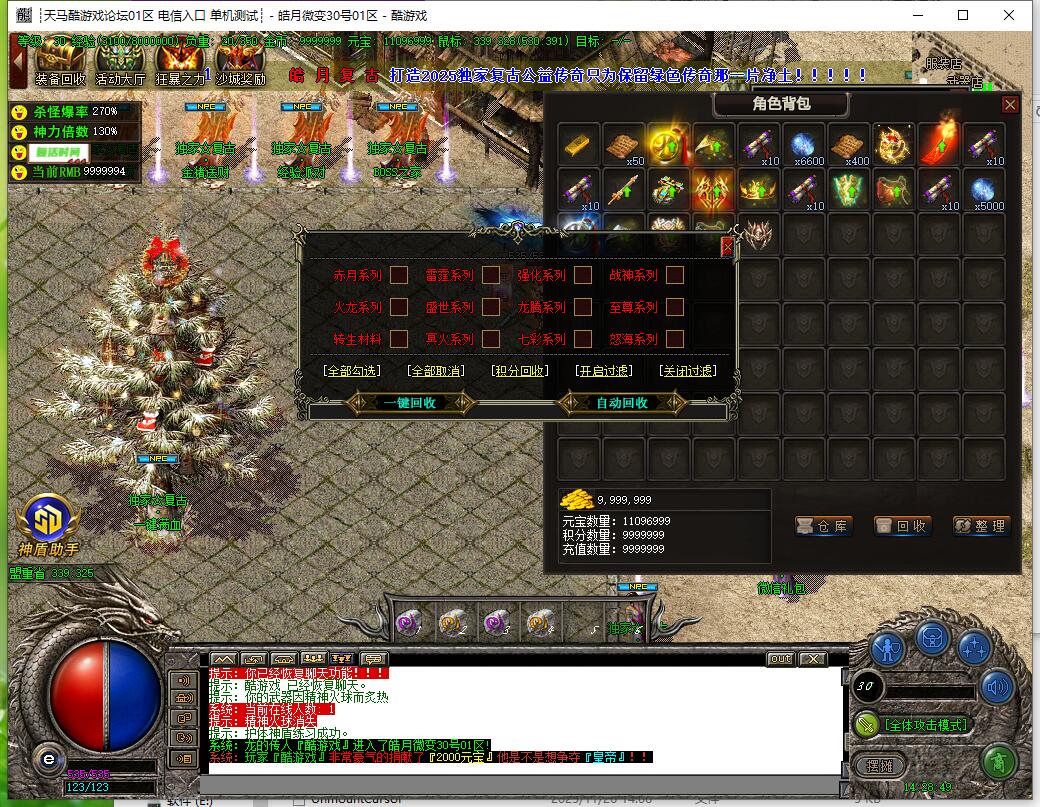The width and height of the screenshot is (1040, 807).
Task: Tick the 战神系列 checkbox
Action: (x=675, y=275)
